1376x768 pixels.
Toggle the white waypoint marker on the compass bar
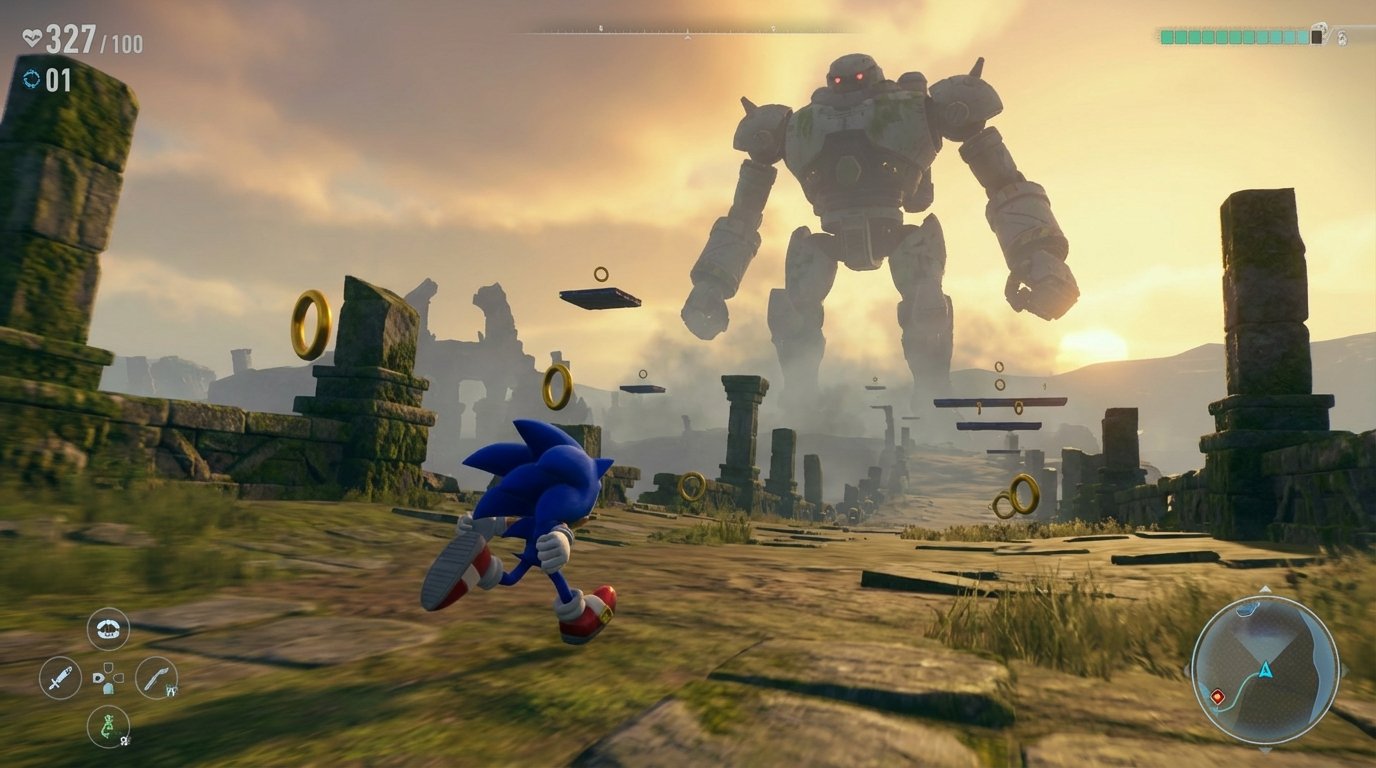pyautogui.click(x=601, y=27)
